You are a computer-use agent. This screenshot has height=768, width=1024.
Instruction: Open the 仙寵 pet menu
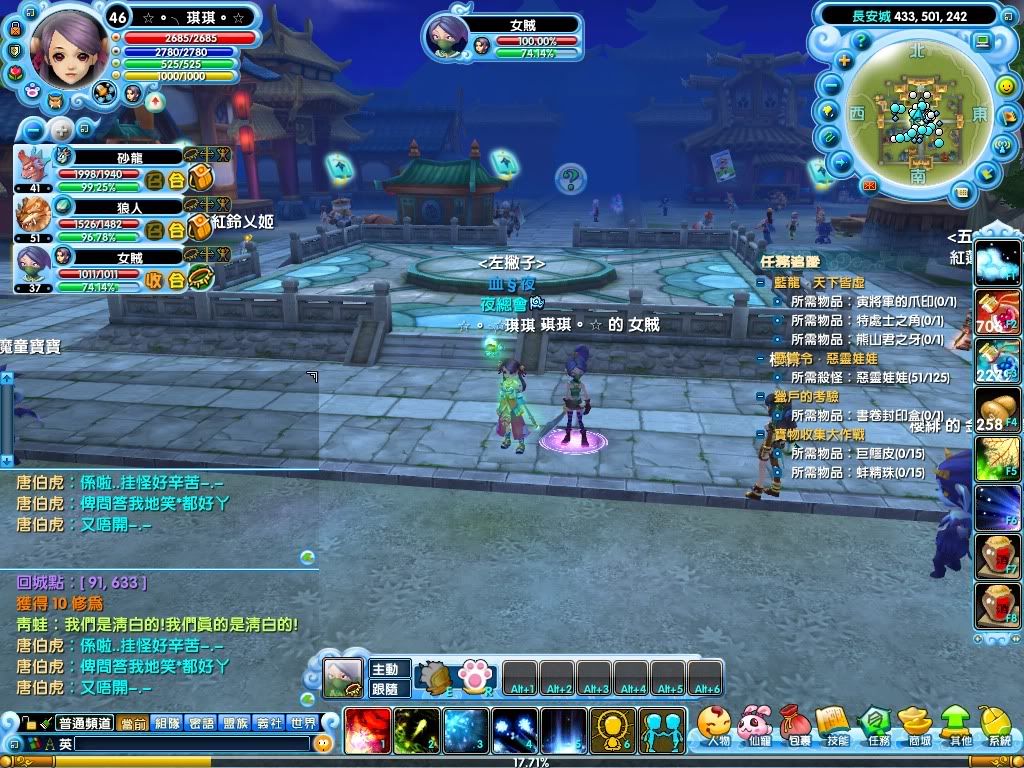click(754, 724)
